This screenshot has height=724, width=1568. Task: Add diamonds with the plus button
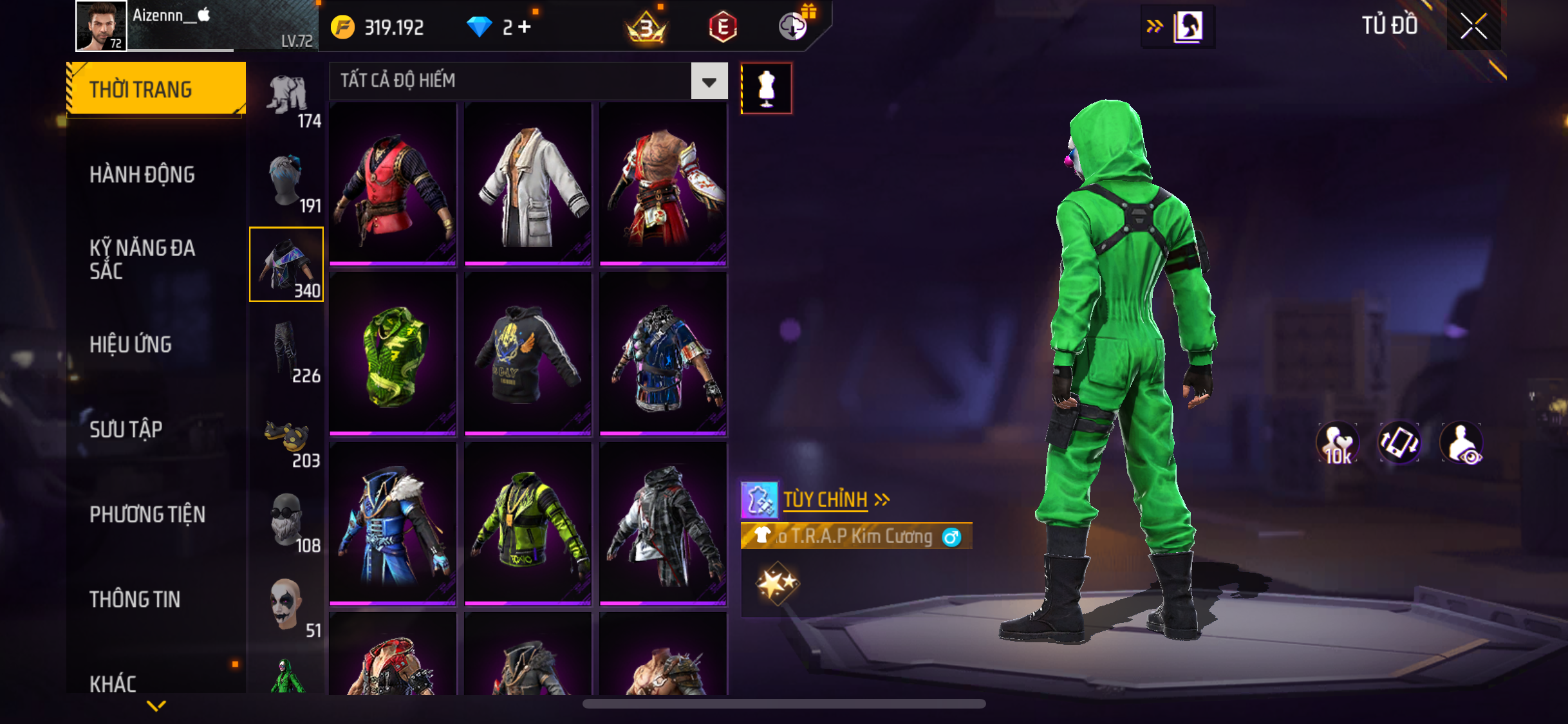click(x=525, y=27)
